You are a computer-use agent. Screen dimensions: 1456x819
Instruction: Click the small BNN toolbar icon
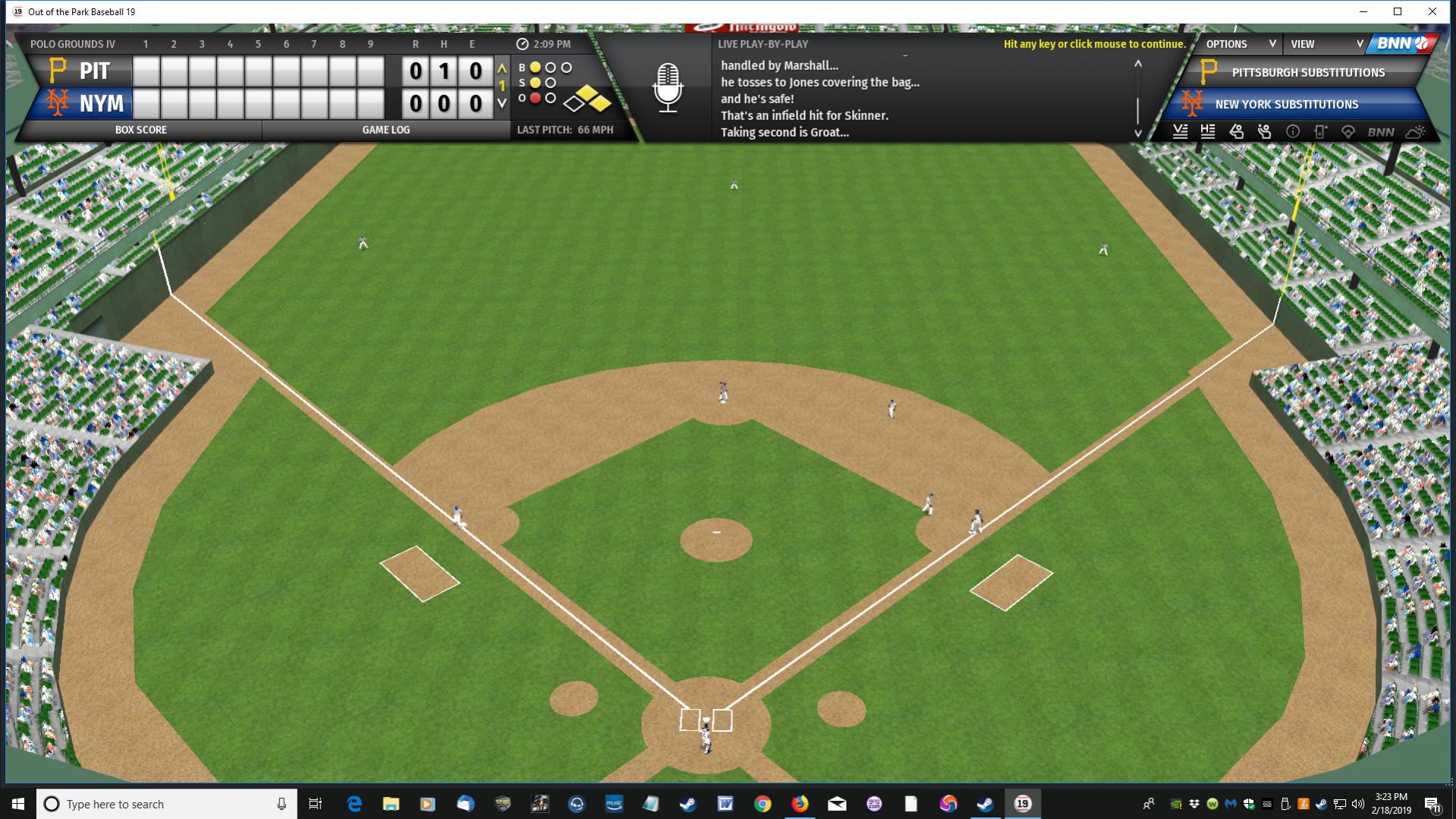(1381, 131)
